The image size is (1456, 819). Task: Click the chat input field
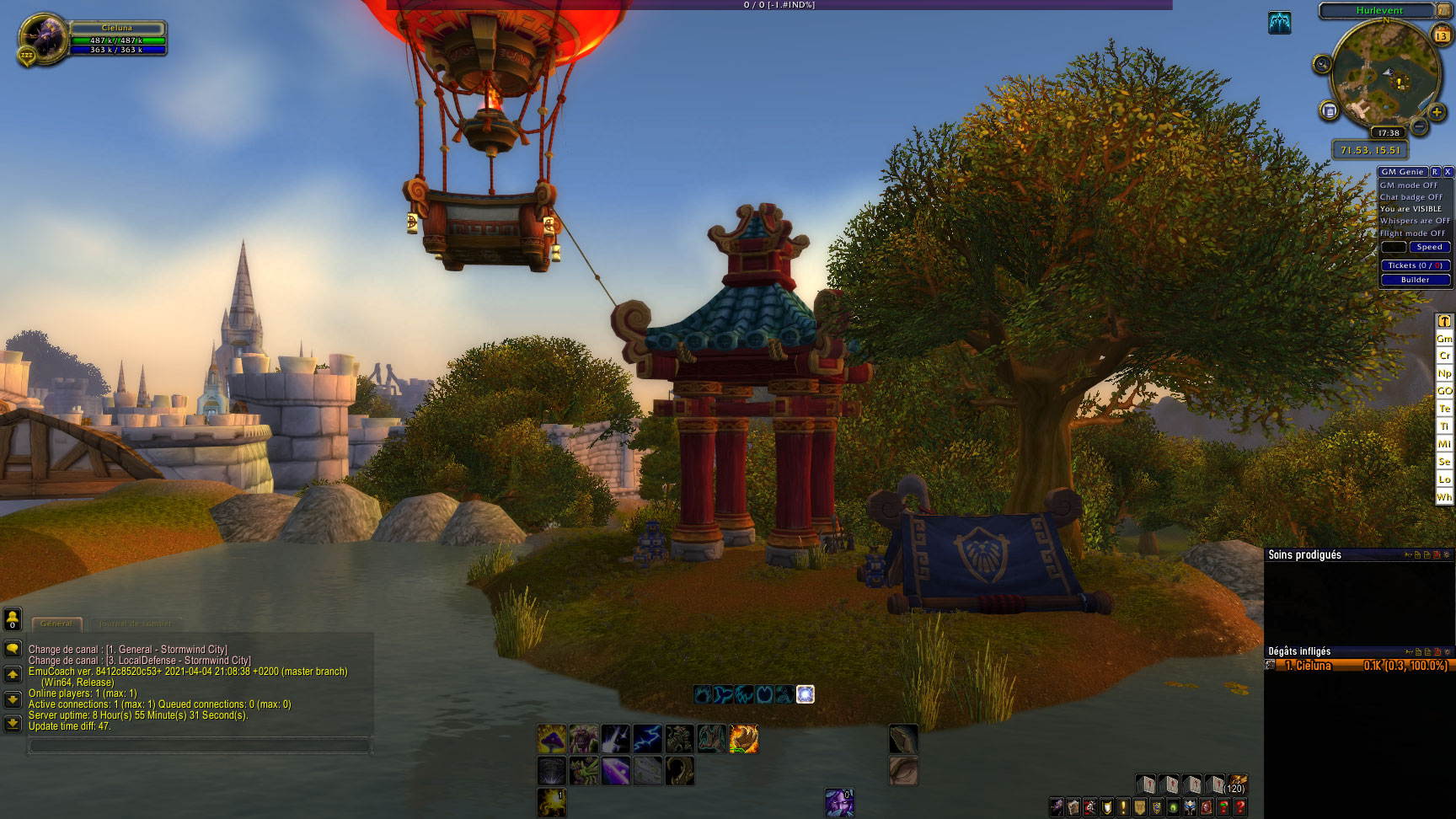tap(199, 746)
